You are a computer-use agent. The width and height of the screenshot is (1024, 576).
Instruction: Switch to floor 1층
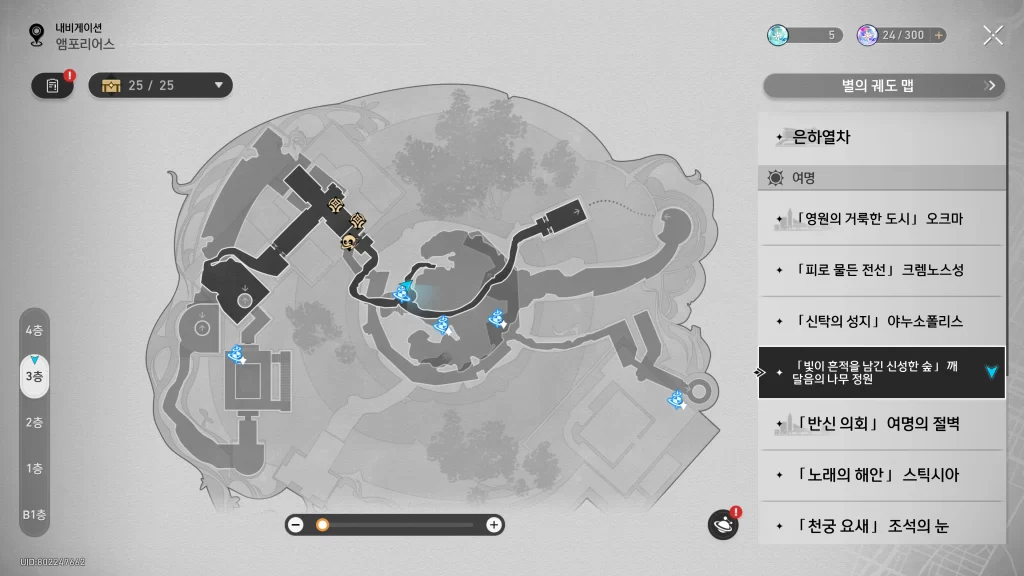pyautogui.click(x=34, y=468)
